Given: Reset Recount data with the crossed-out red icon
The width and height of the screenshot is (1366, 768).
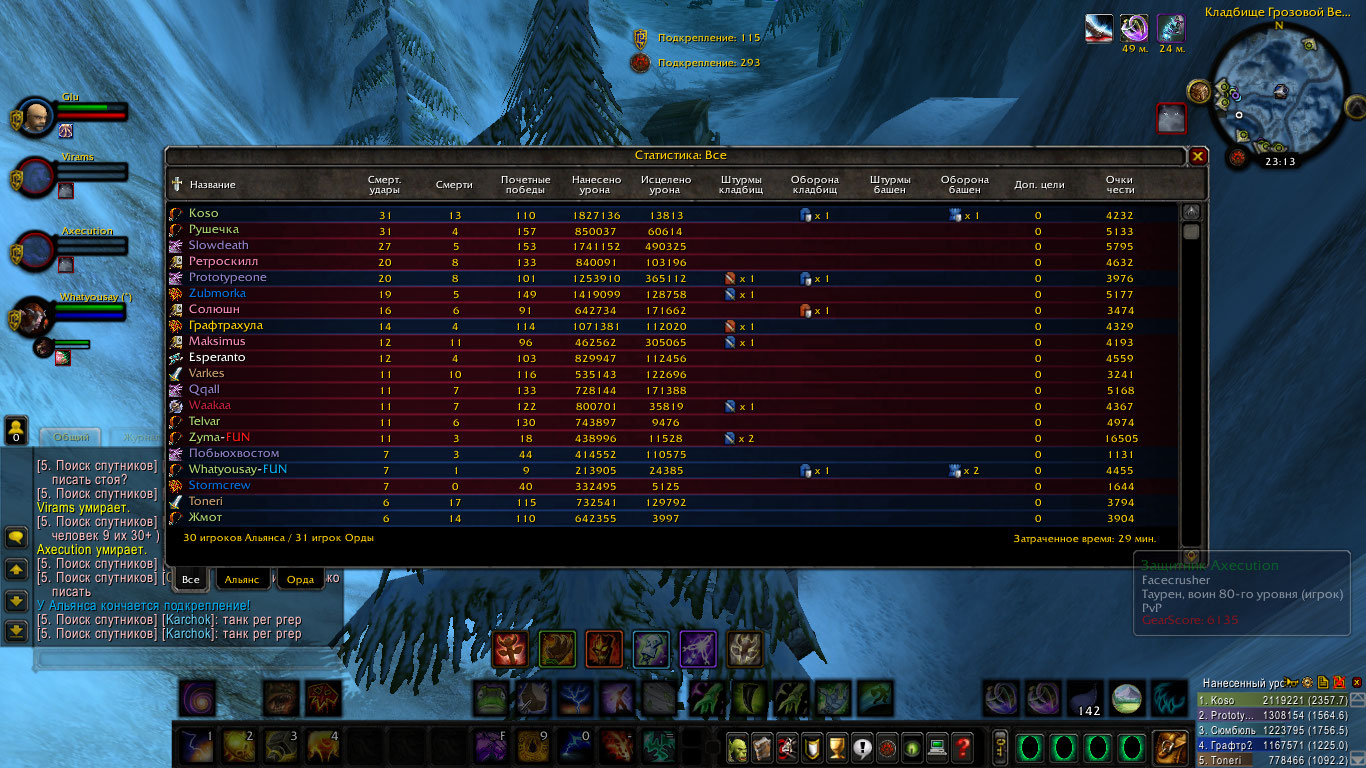Looking at the screenshot, I should [1340, 682].
